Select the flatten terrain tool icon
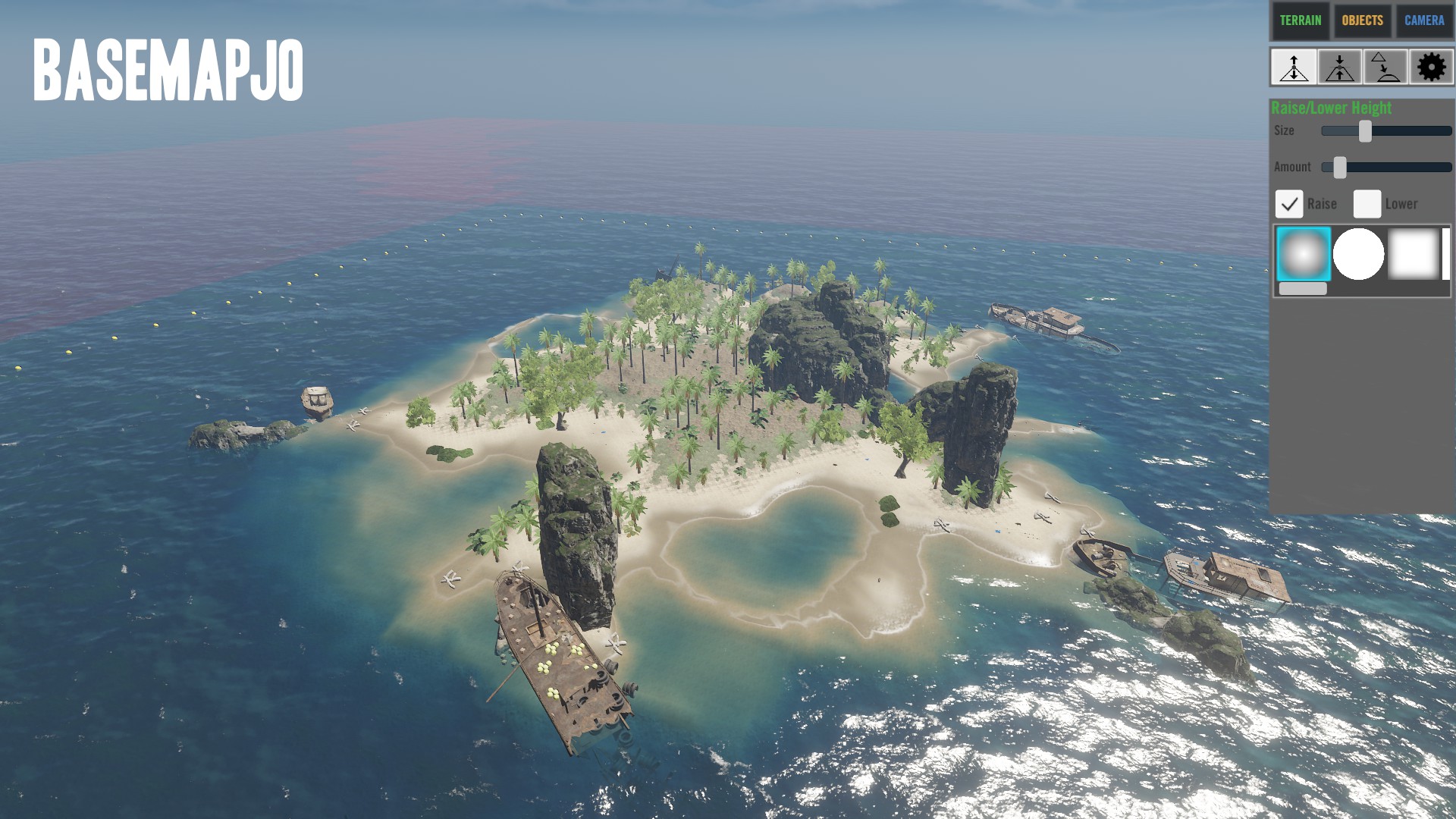The image size is (1456, 819). [1340, 67]
